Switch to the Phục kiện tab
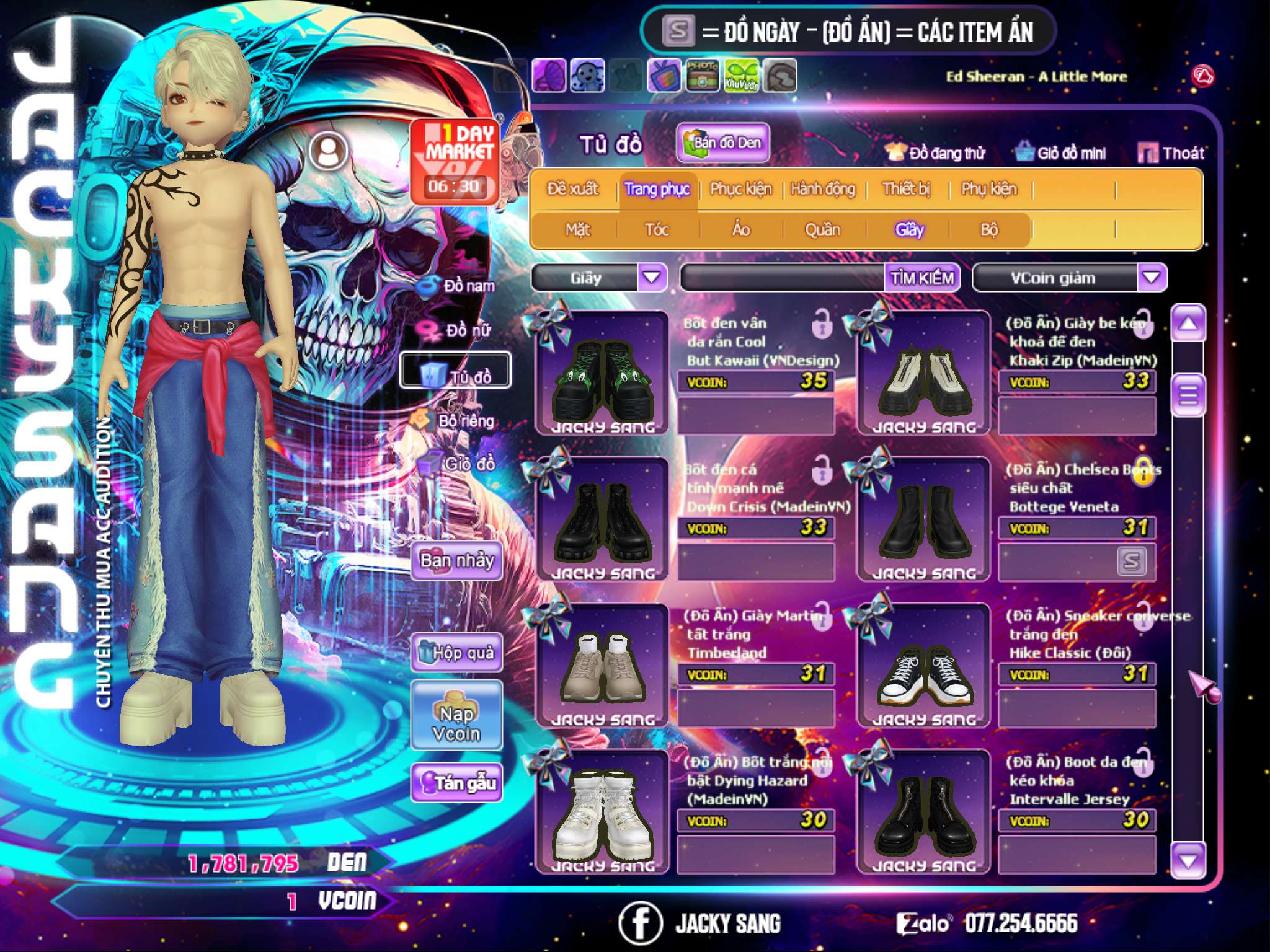Viewport: 1270px width, 952px height. coord(740,189)
